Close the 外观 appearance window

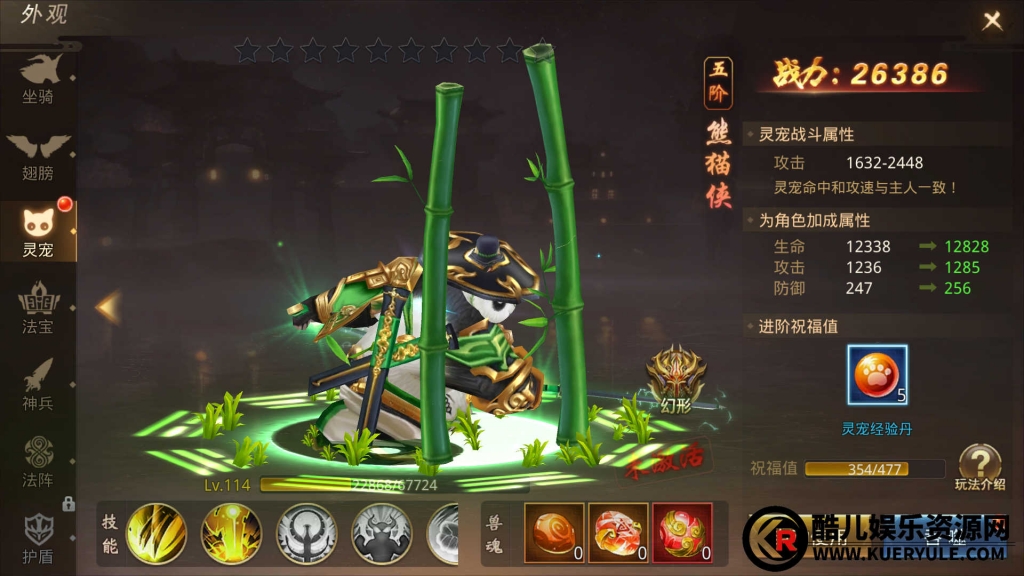992,21
